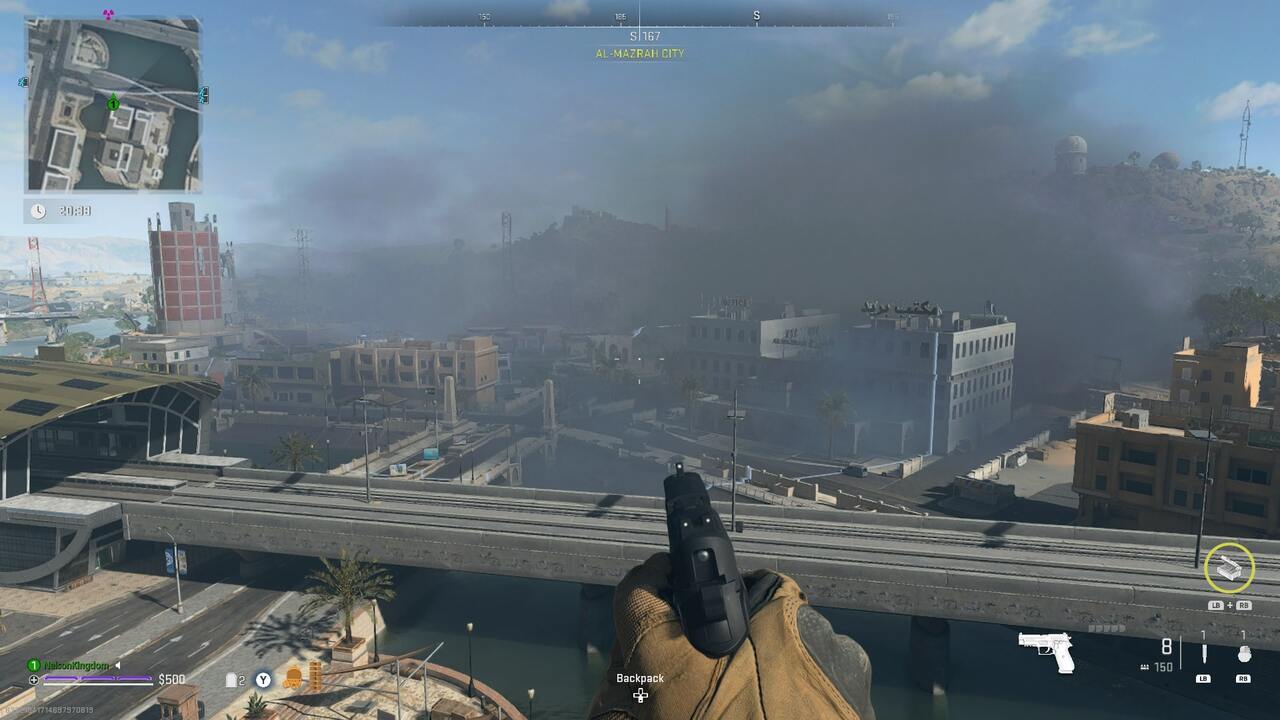Select the orange backpack status icon
Image resolution: width=1280 pixels, height=720 pixels.
pos(292,679)
